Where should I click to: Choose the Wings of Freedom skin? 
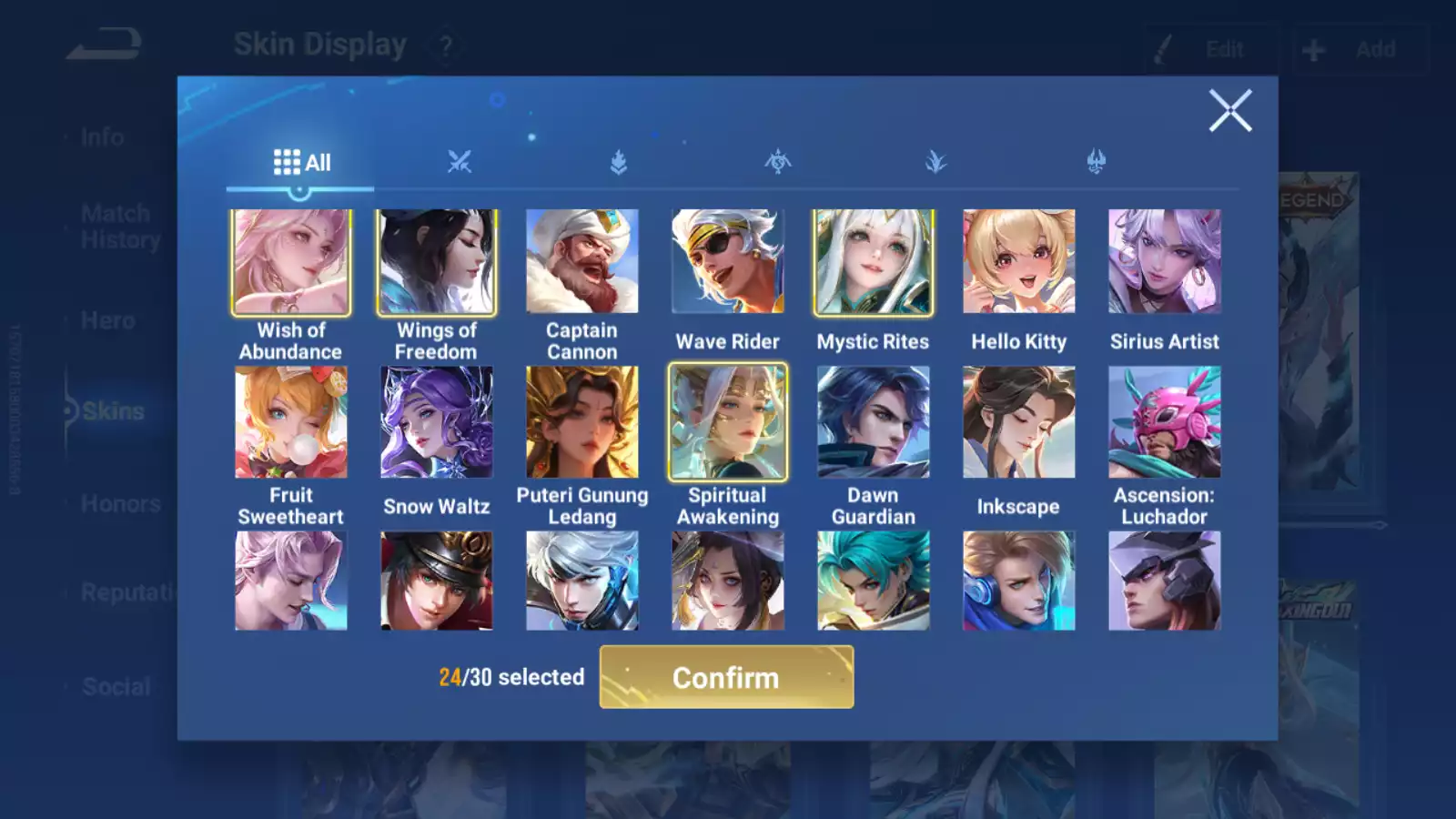(437, 262)
